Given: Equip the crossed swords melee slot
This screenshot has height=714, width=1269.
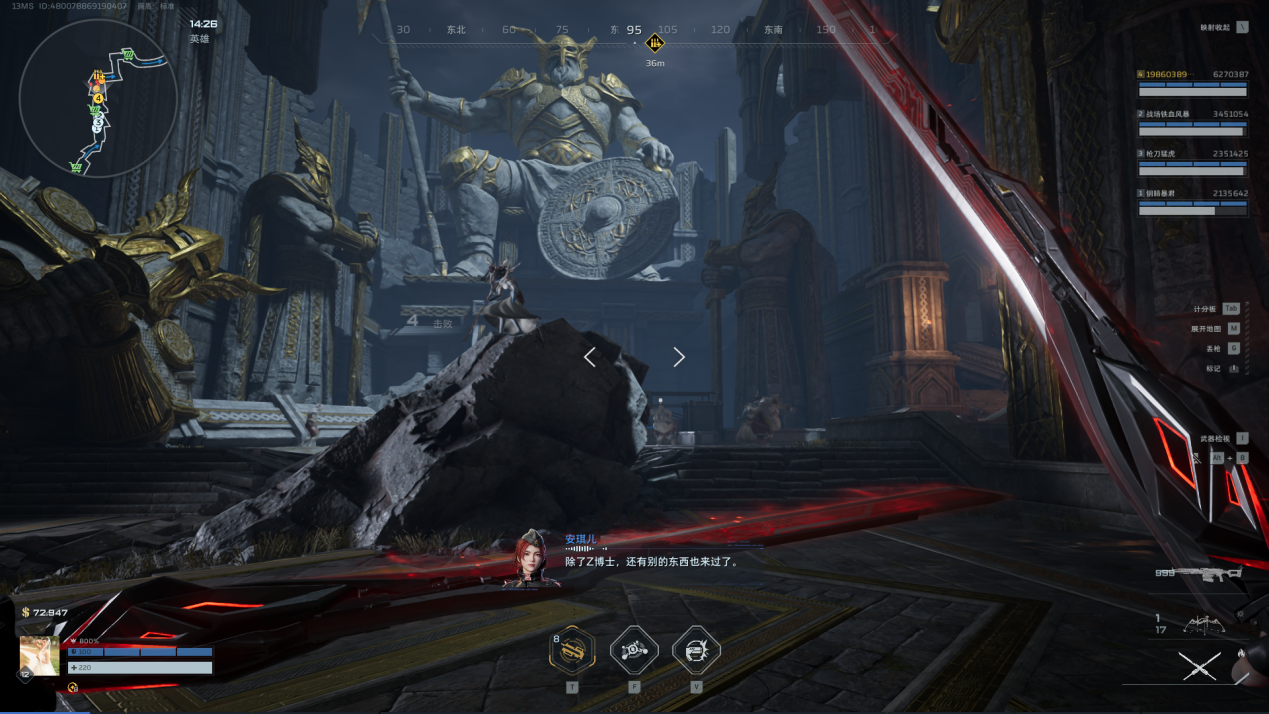Looking at the screenshot, I should [x=1199, y=666].
